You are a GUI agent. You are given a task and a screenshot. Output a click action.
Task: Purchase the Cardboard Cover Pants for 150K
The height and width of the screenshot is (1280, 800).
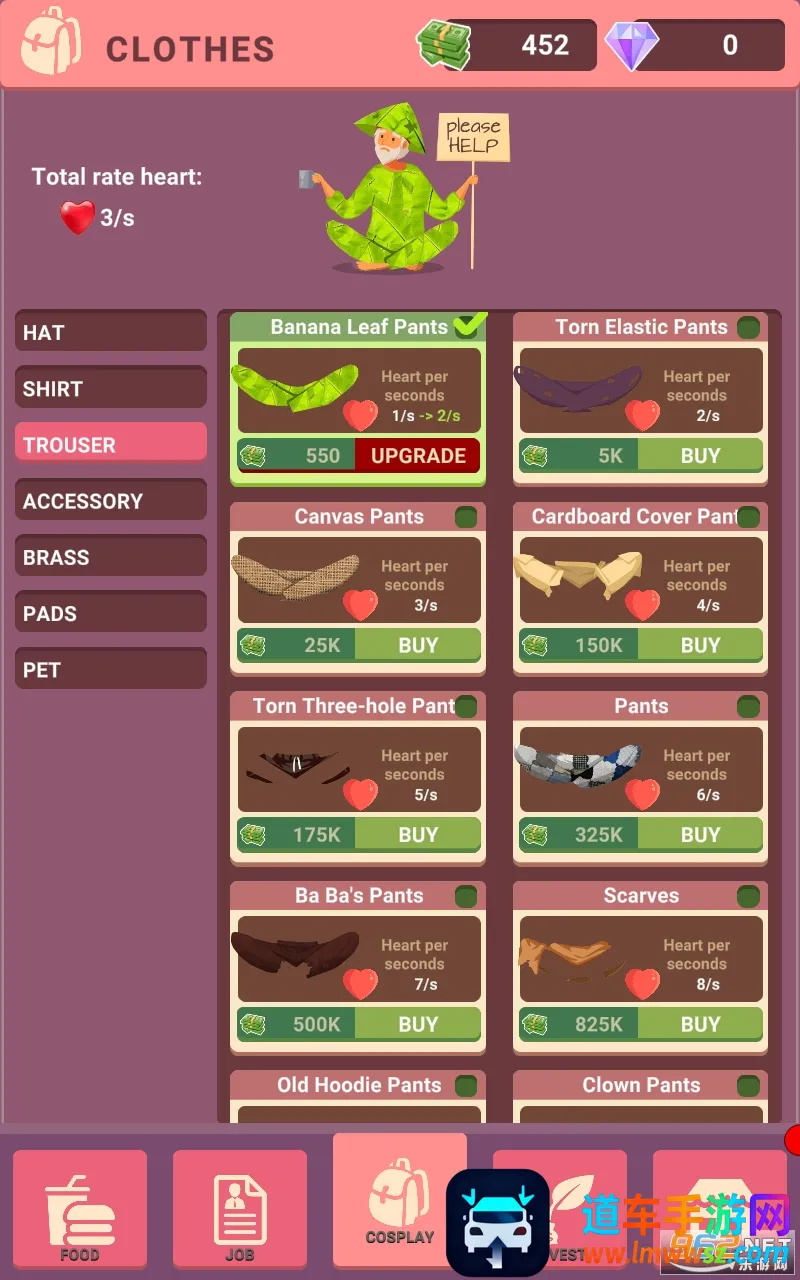700,645
